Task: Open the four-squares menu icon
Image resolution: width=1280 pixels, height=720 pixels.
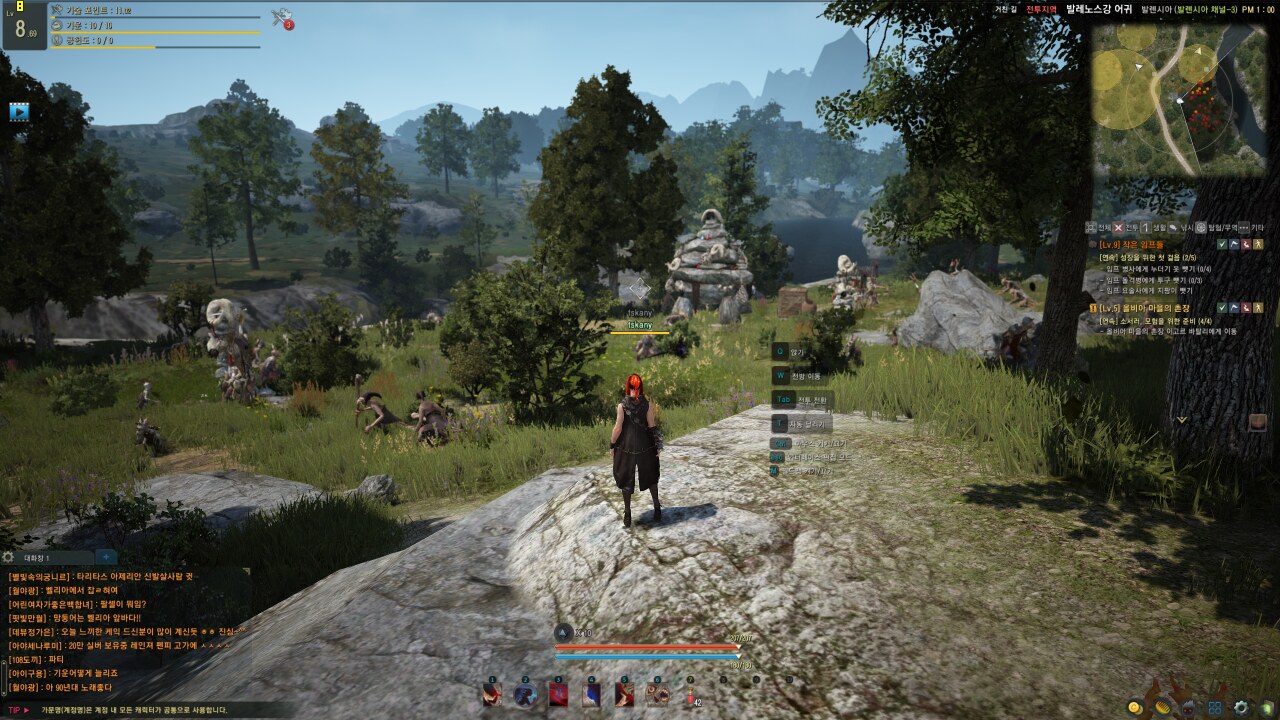Action: point(1214,707)
